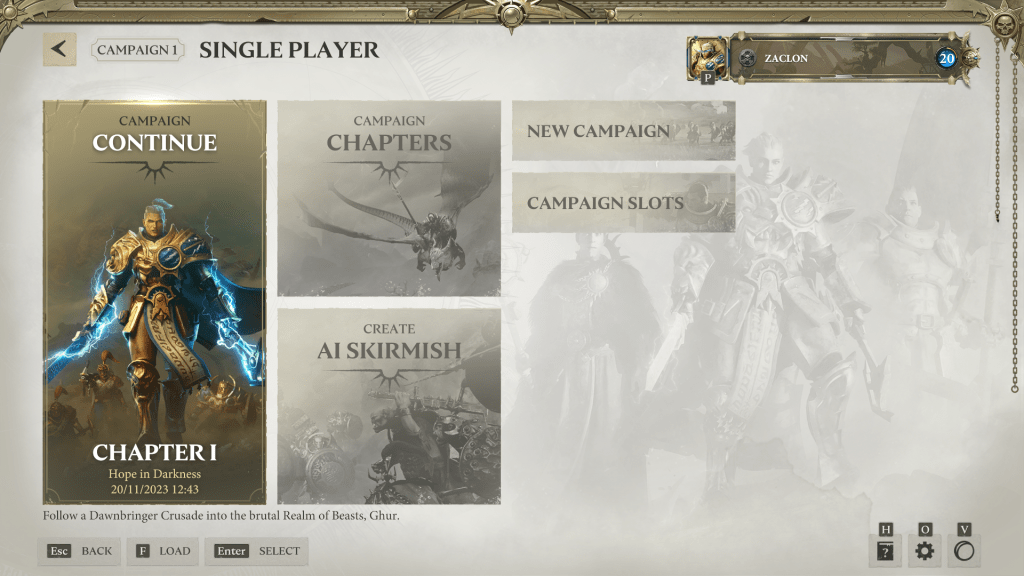The height and width of the screenshot is (576, 1024).
Task: Choose the Load button
Action: click(162, 551)
